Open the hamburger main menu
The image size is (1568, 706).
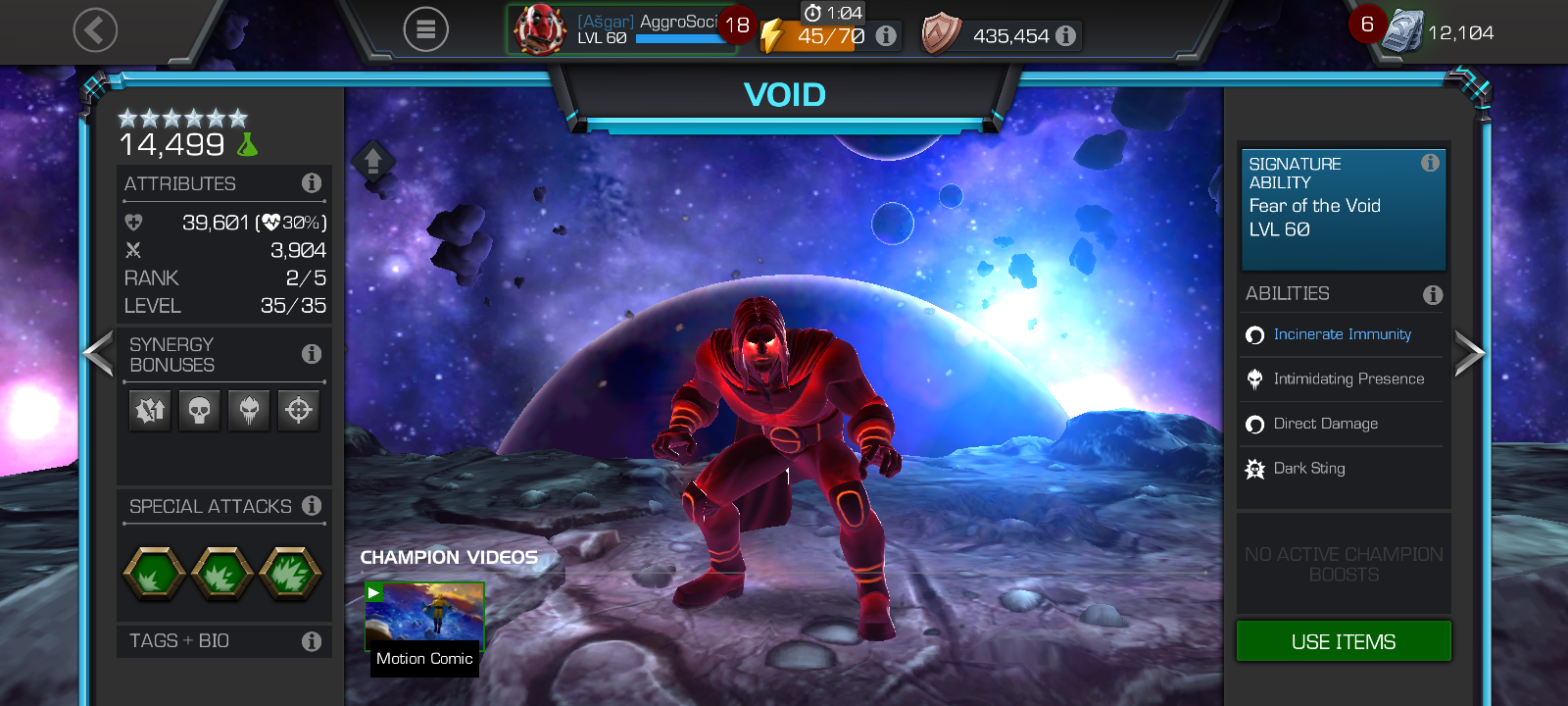coord(425,30)
